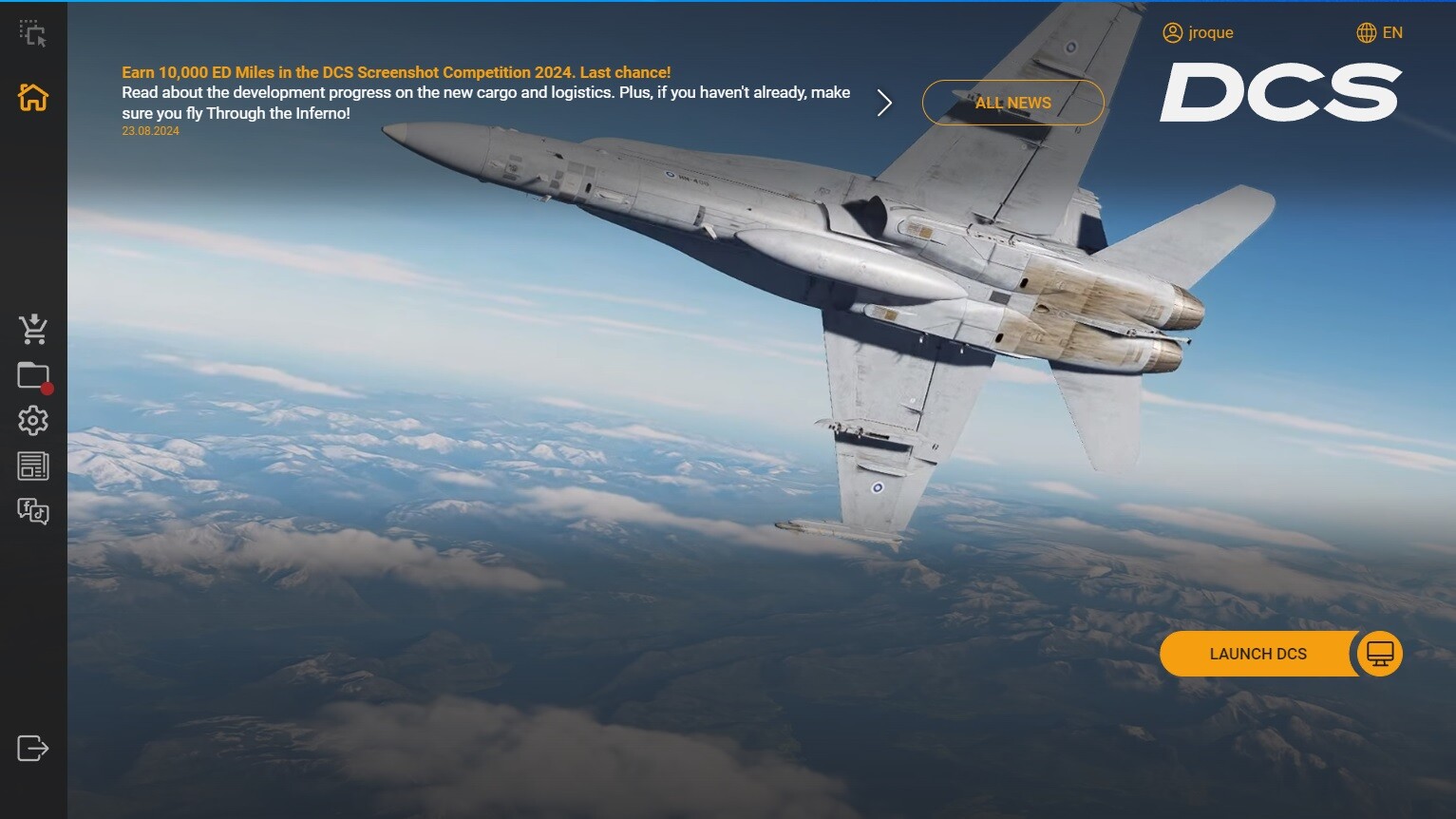View the newspaper changelog icon in sidebar
This screenshot has width=1456, height=819.
(x=33, y=465)
